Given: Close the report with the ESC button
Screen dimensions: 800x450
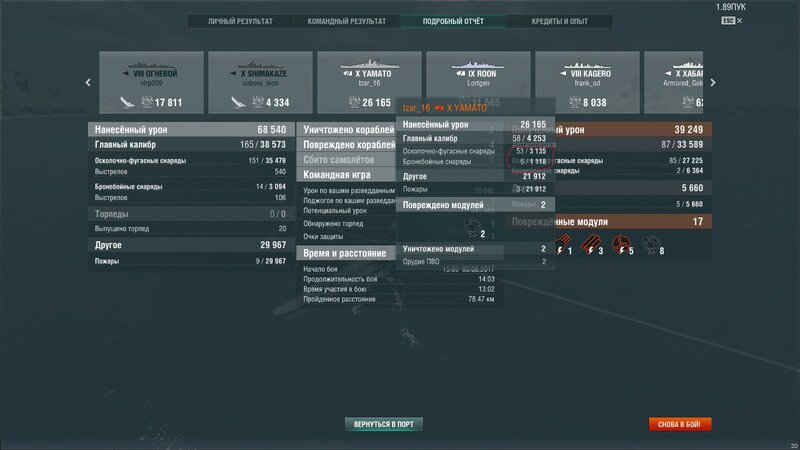Looking at the screenshot, I should pos(783,20).
